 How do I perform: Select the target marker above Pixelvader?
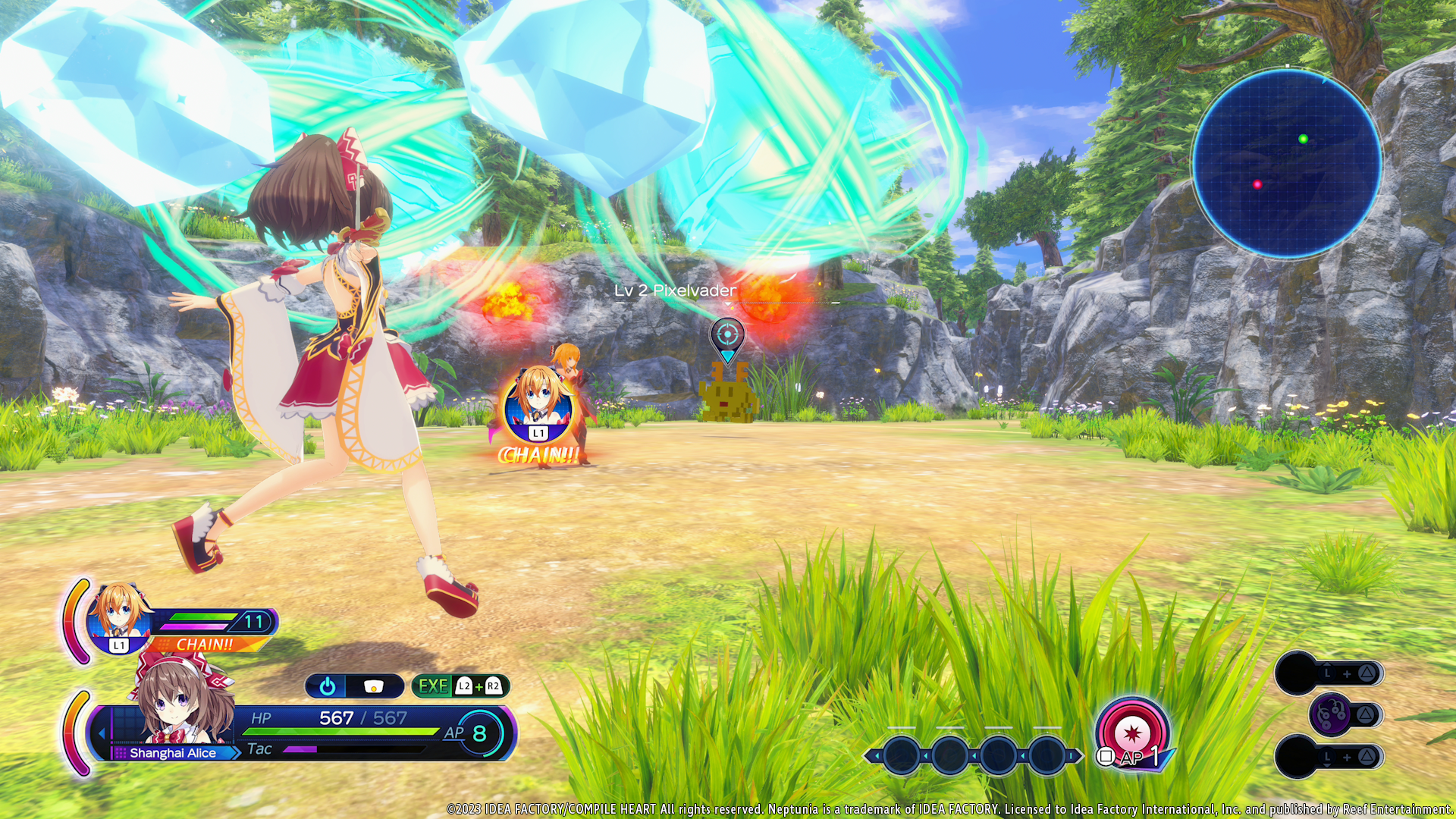coord(727,335)
